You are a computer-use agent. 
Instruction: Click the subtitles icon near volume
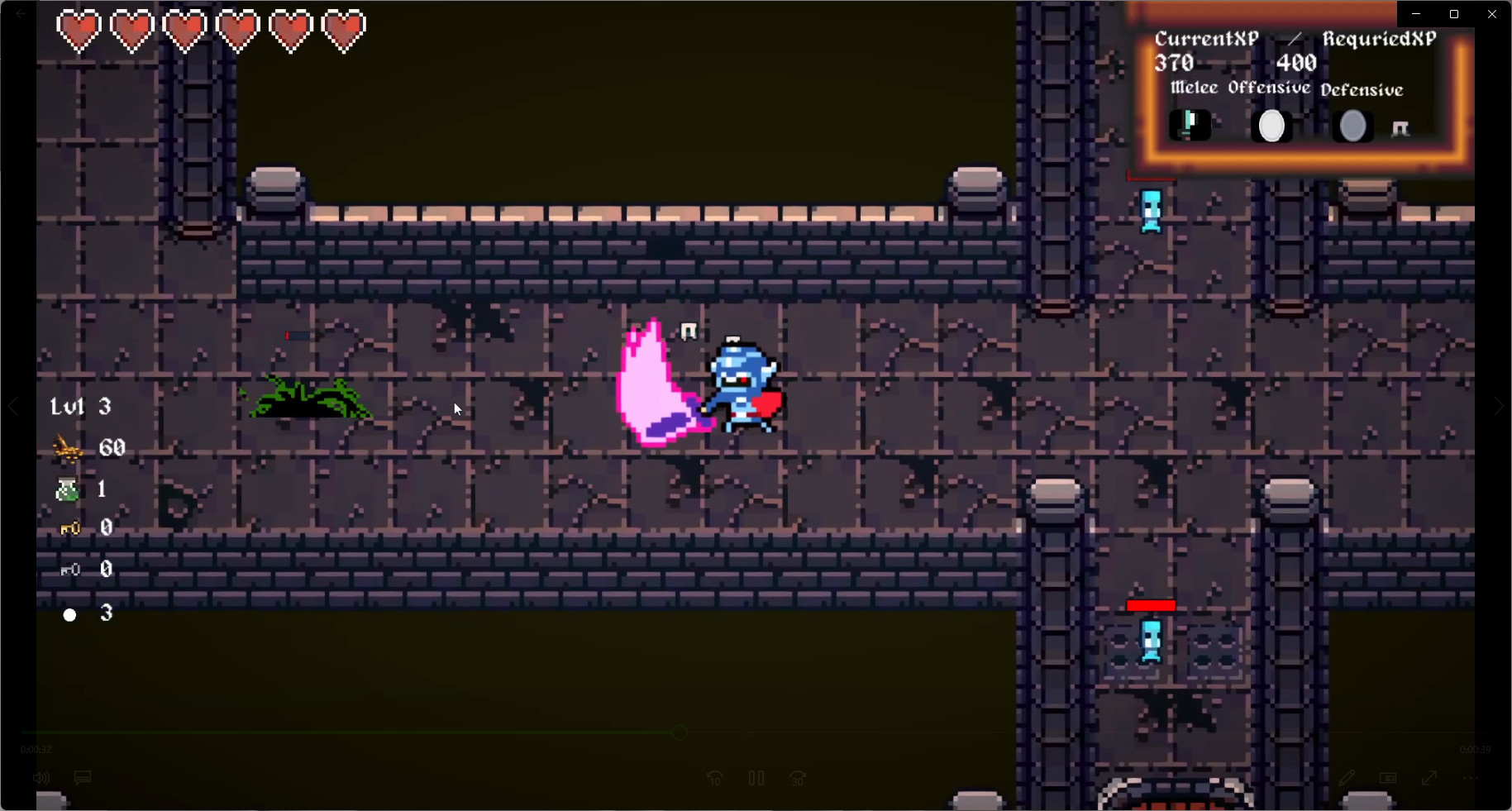click(82, 778)
